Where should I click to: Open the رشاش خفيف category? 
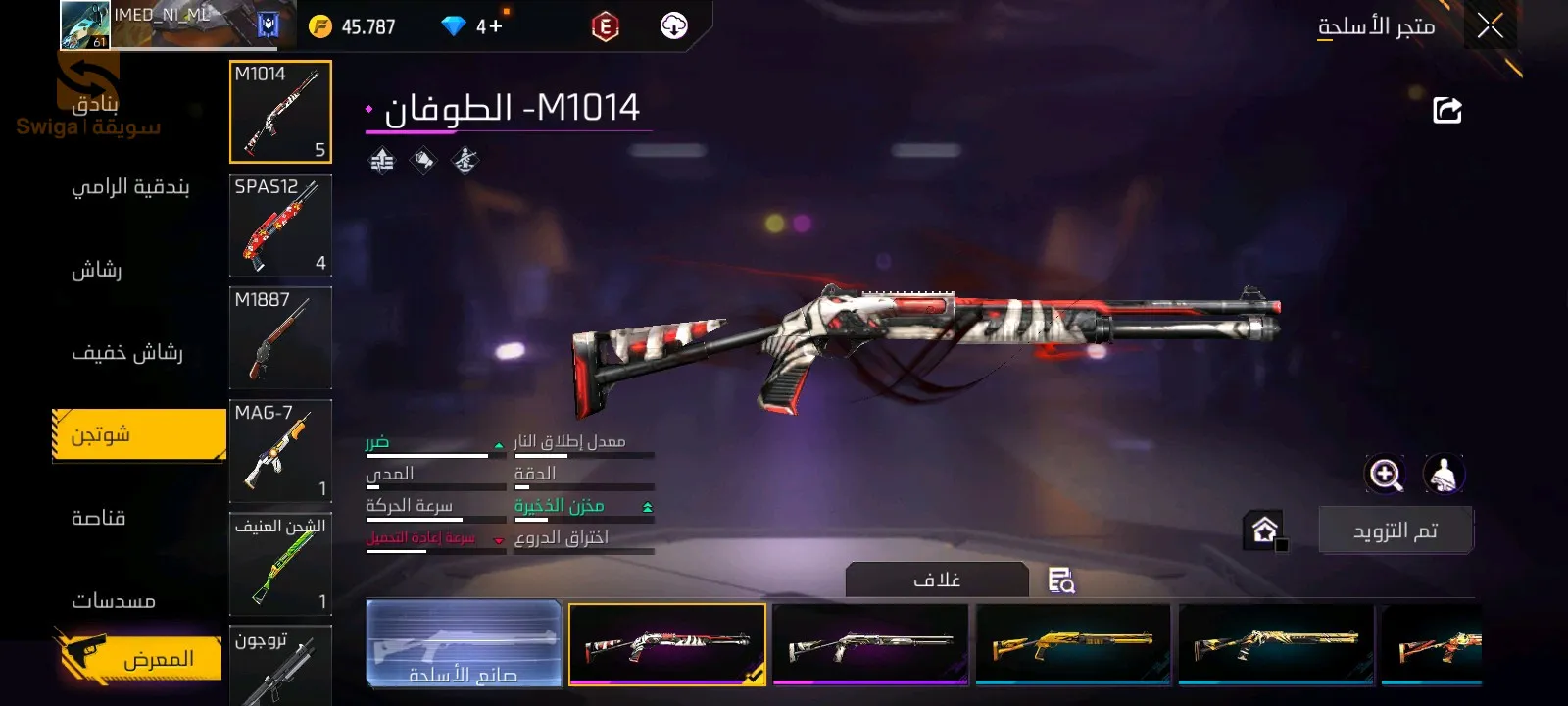(127, 352)
